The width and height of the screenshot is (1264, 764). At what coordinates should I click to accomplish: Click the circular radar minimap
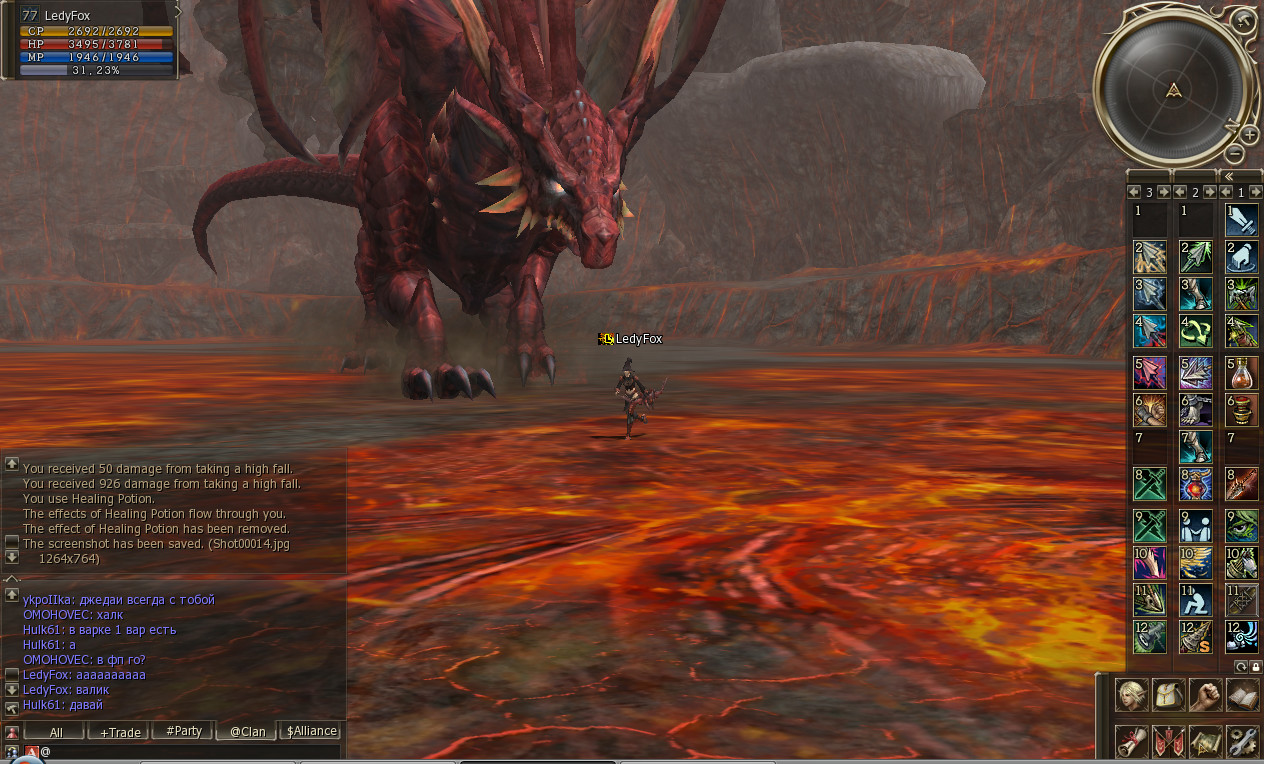click(x=1172, y=90)
